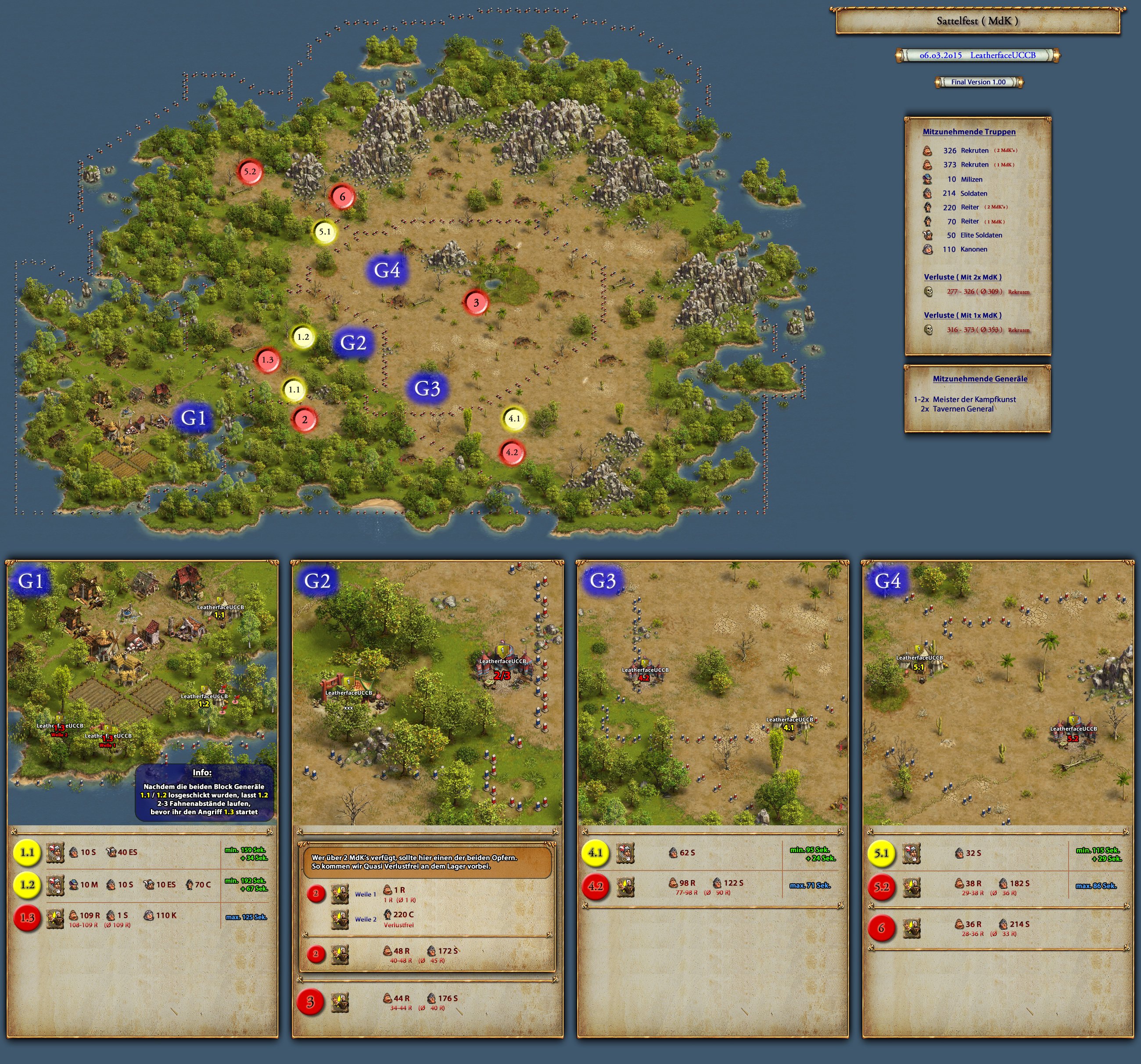Select the yellow 4.1 marker on the island map

tap(514, 419)
